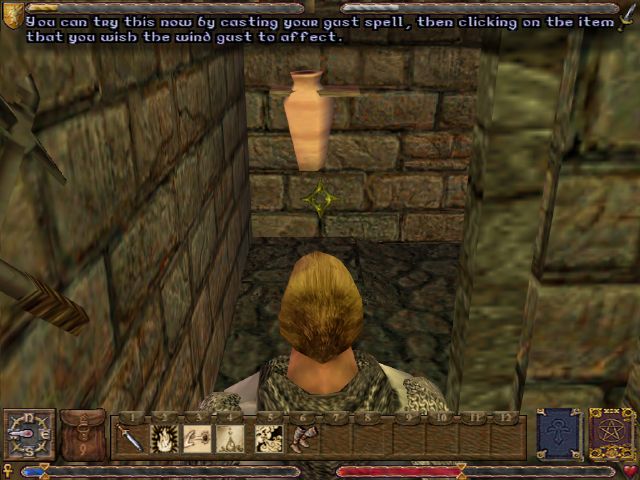Select the sword in hotbar slot 1
This screenshot has width=640, height=480.
click(x=131, y=438)
